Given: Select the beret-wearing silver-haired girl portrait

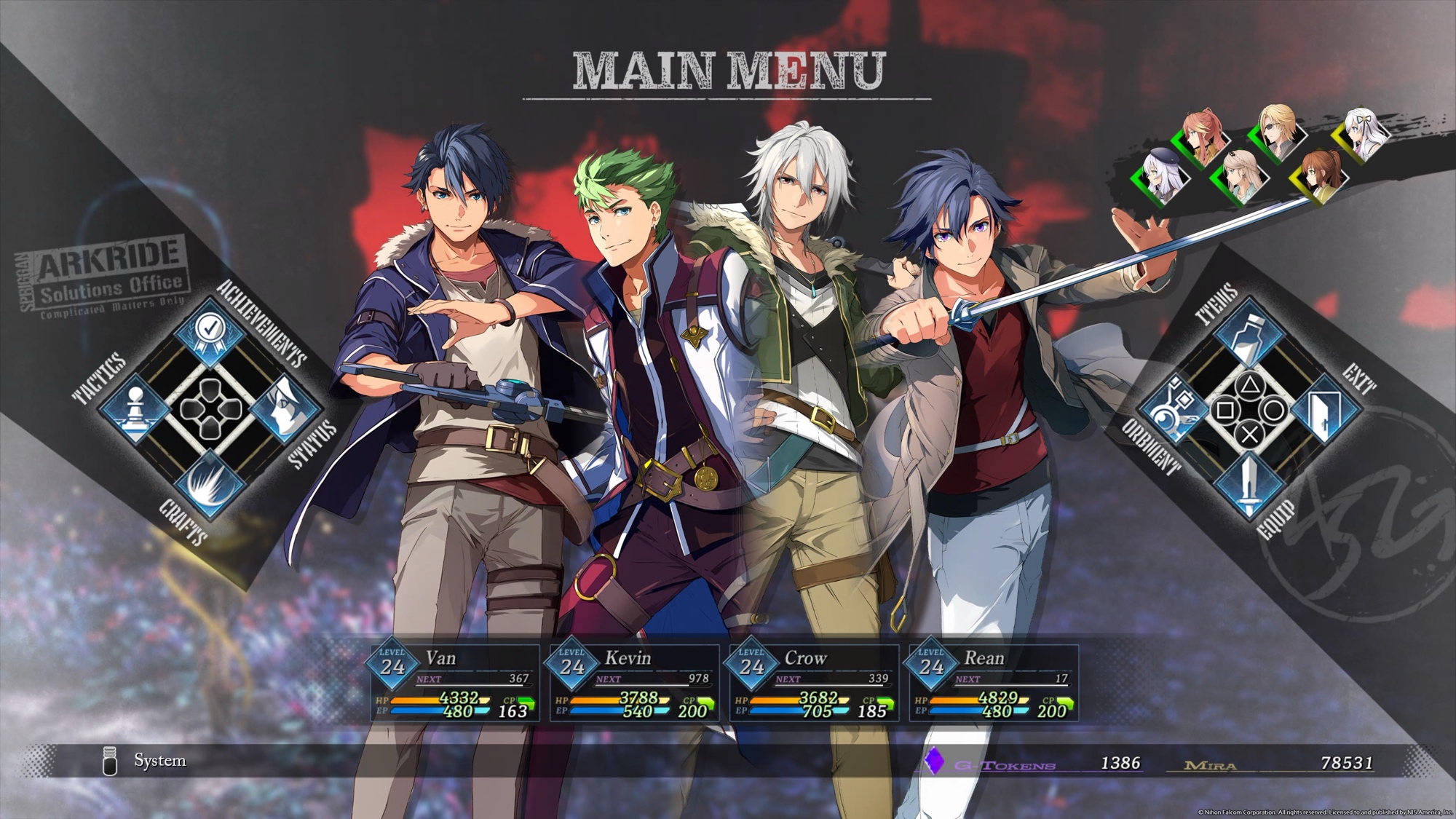Looking at the screenshot, I should [1163, 177].
